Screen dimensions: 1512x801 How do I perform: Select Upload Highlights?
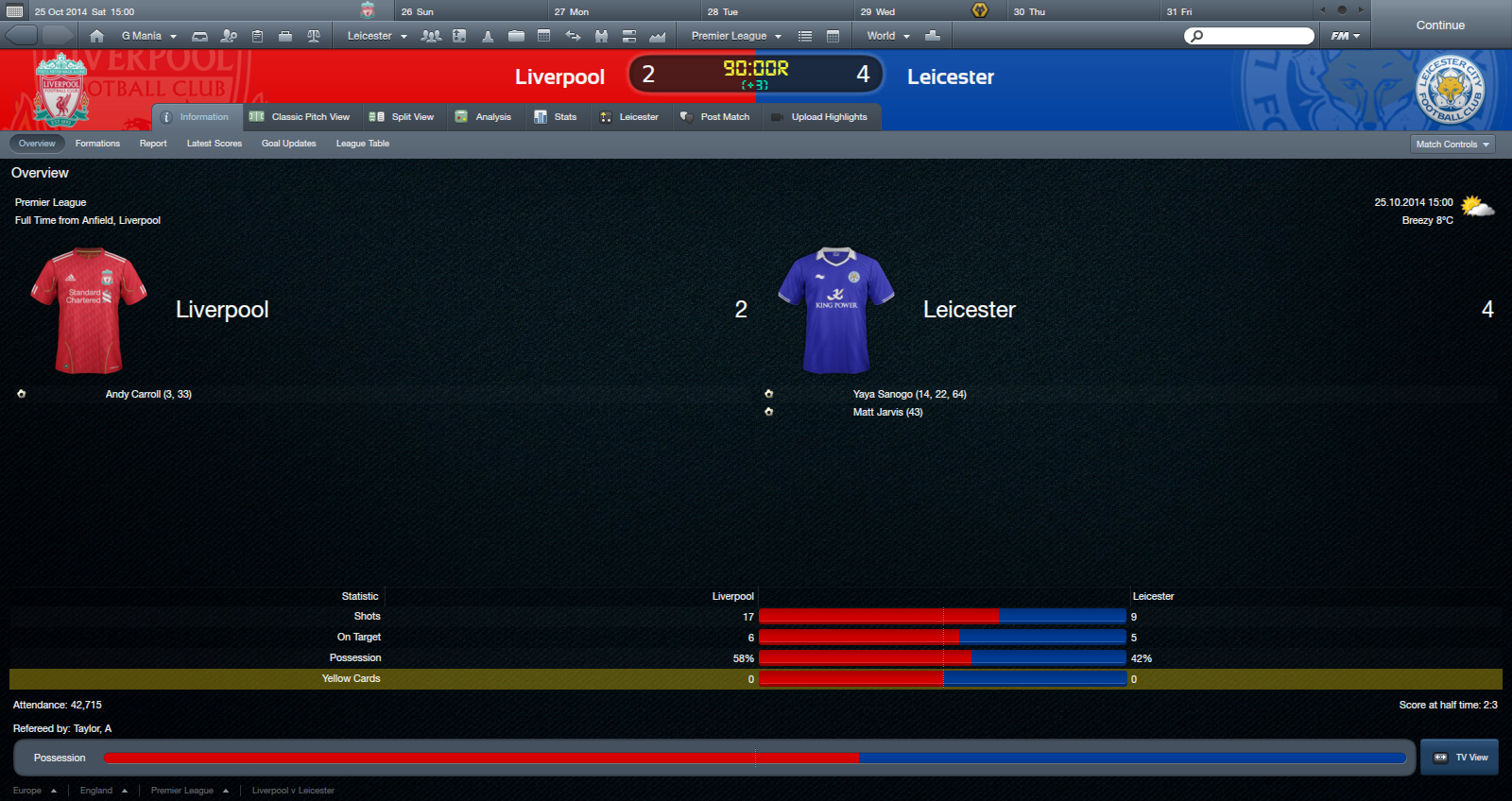819,117
